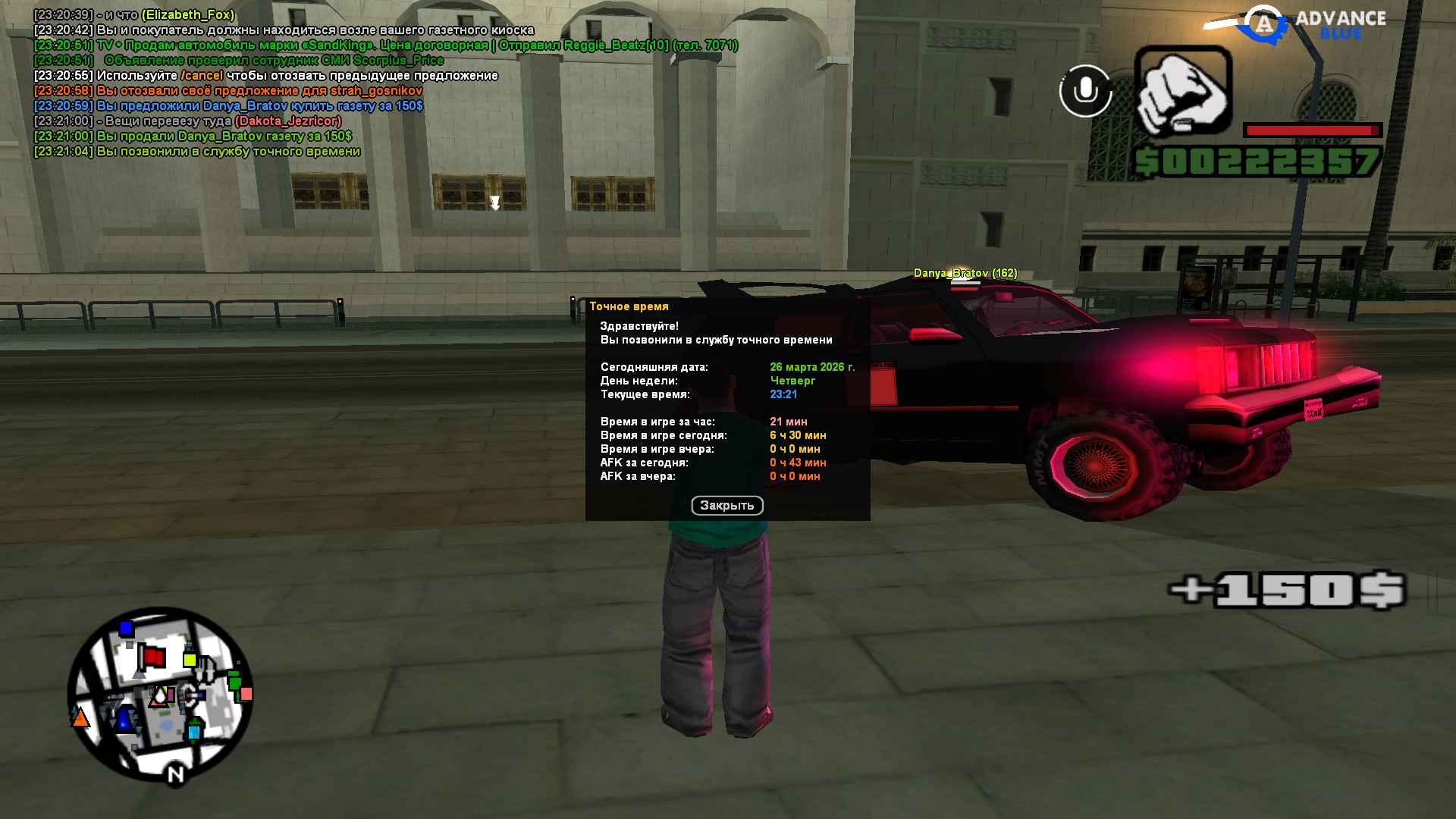Click the red flag marker on the minimap
The image size is (1456, 819).
153,657
